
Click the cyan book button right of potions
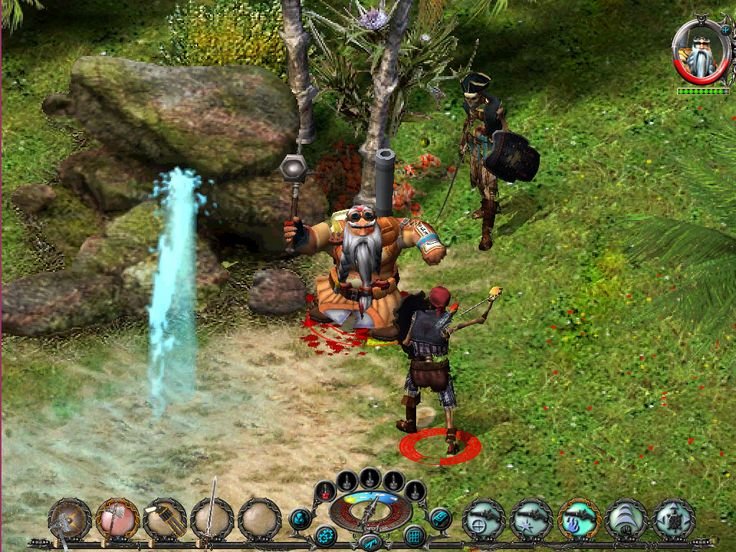440,517
